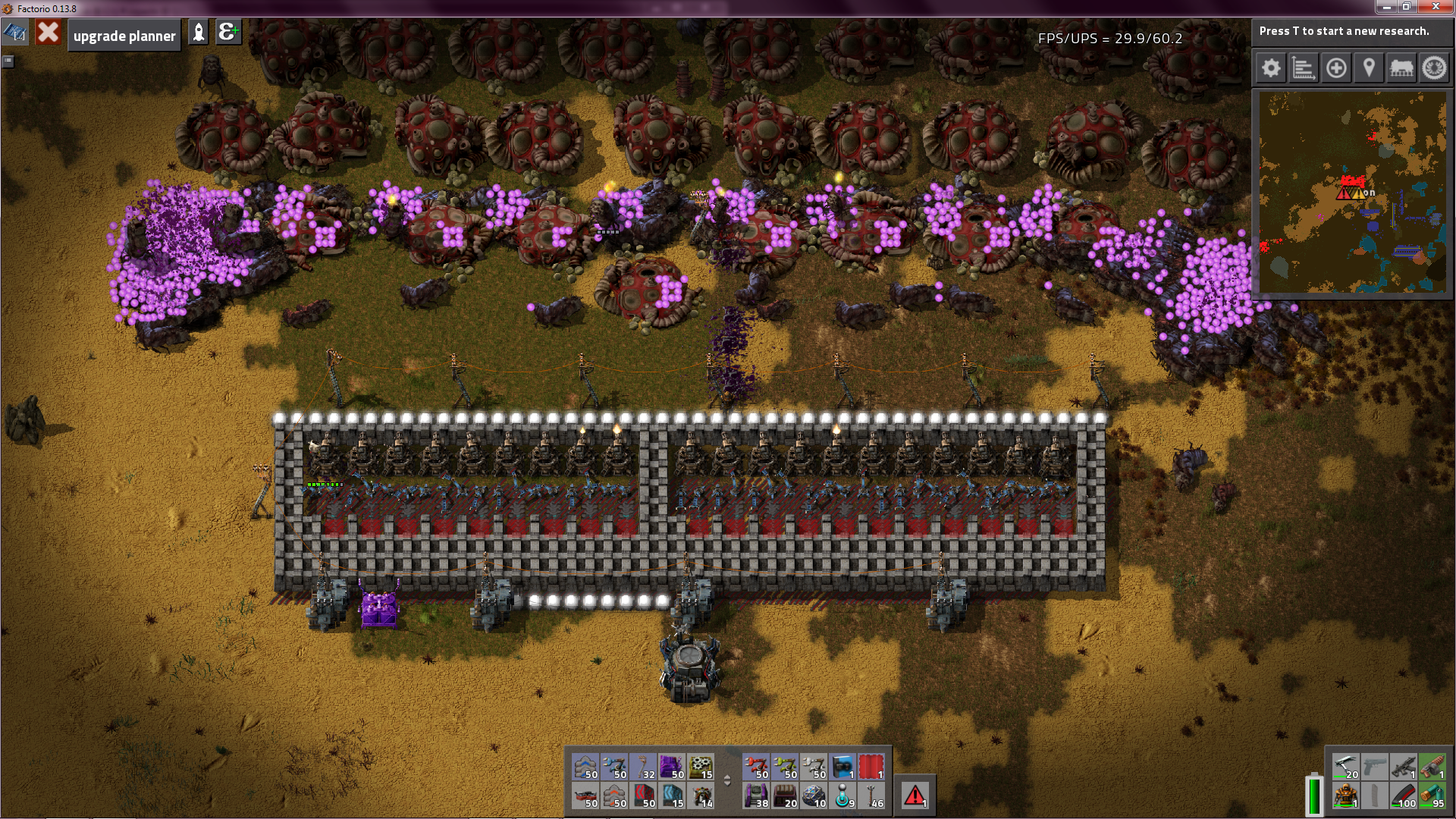
Task: Open the minimap
Action: coord(1352,192)
